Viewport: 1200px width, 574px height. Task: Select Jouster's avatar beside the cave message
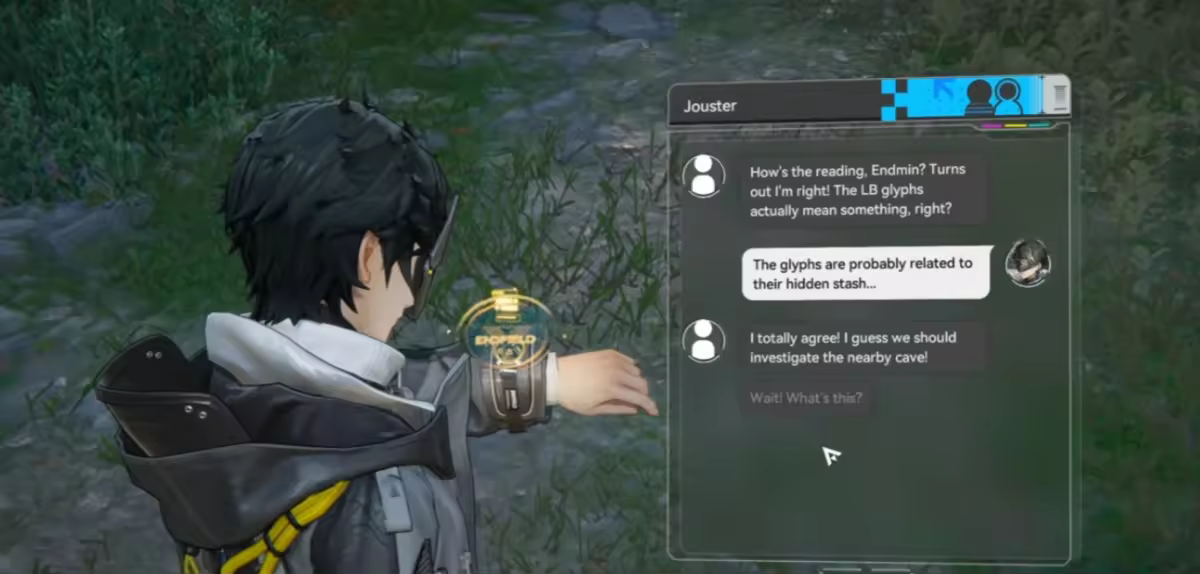tap(703, 340)
